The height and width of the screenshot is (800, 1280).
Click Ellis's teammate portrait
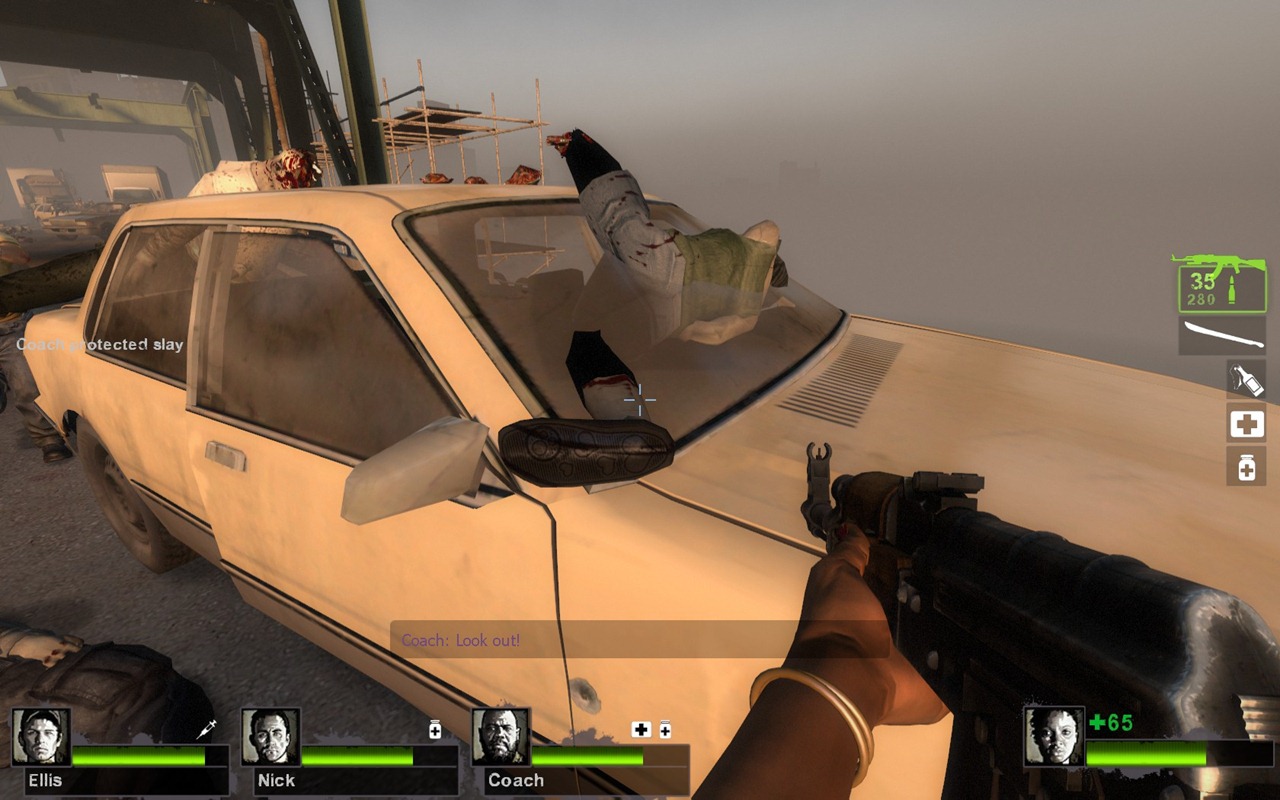41,737
